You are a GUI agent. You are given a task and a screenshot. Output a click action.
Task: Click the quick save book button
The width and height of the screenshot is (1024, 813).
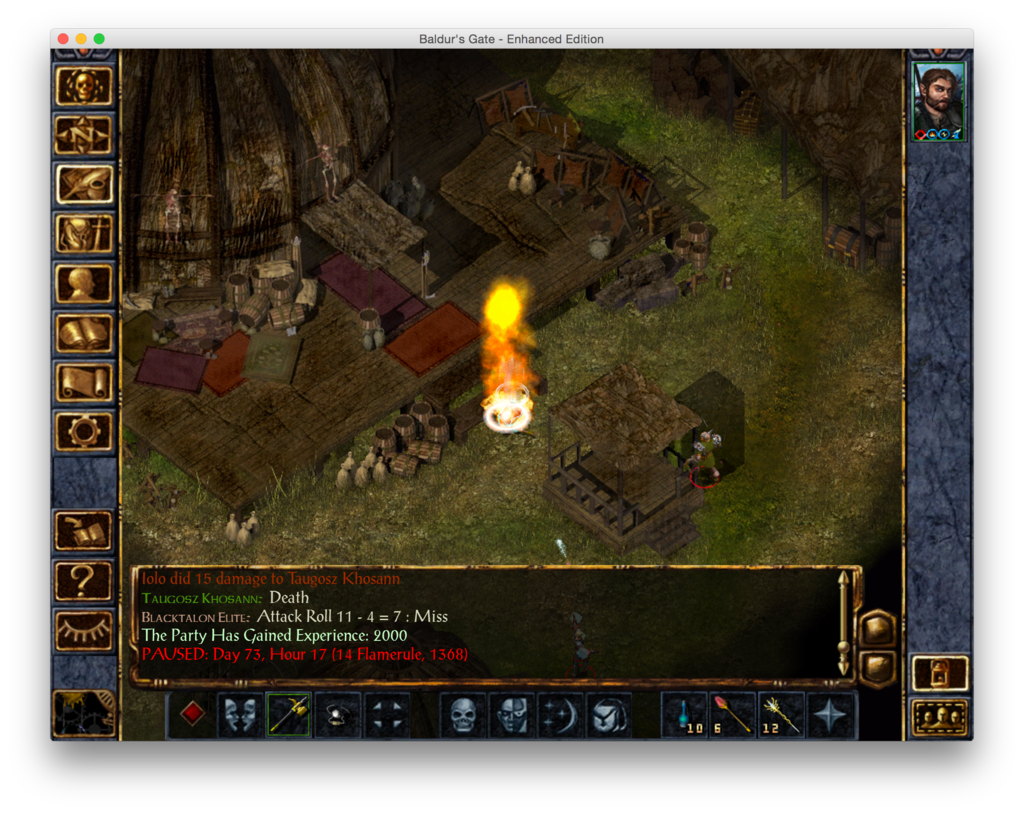click(x=84, y=531)
